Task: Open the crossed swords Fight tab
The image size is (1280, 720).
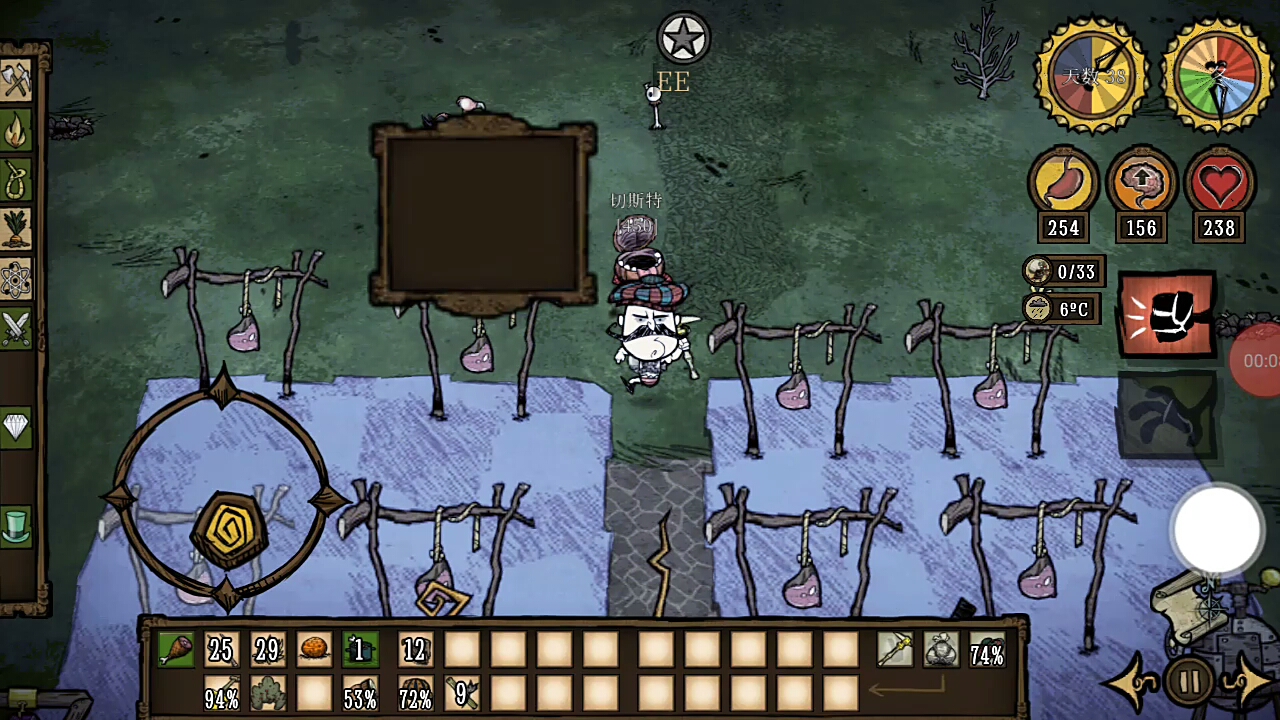Action: pos(17,328)
